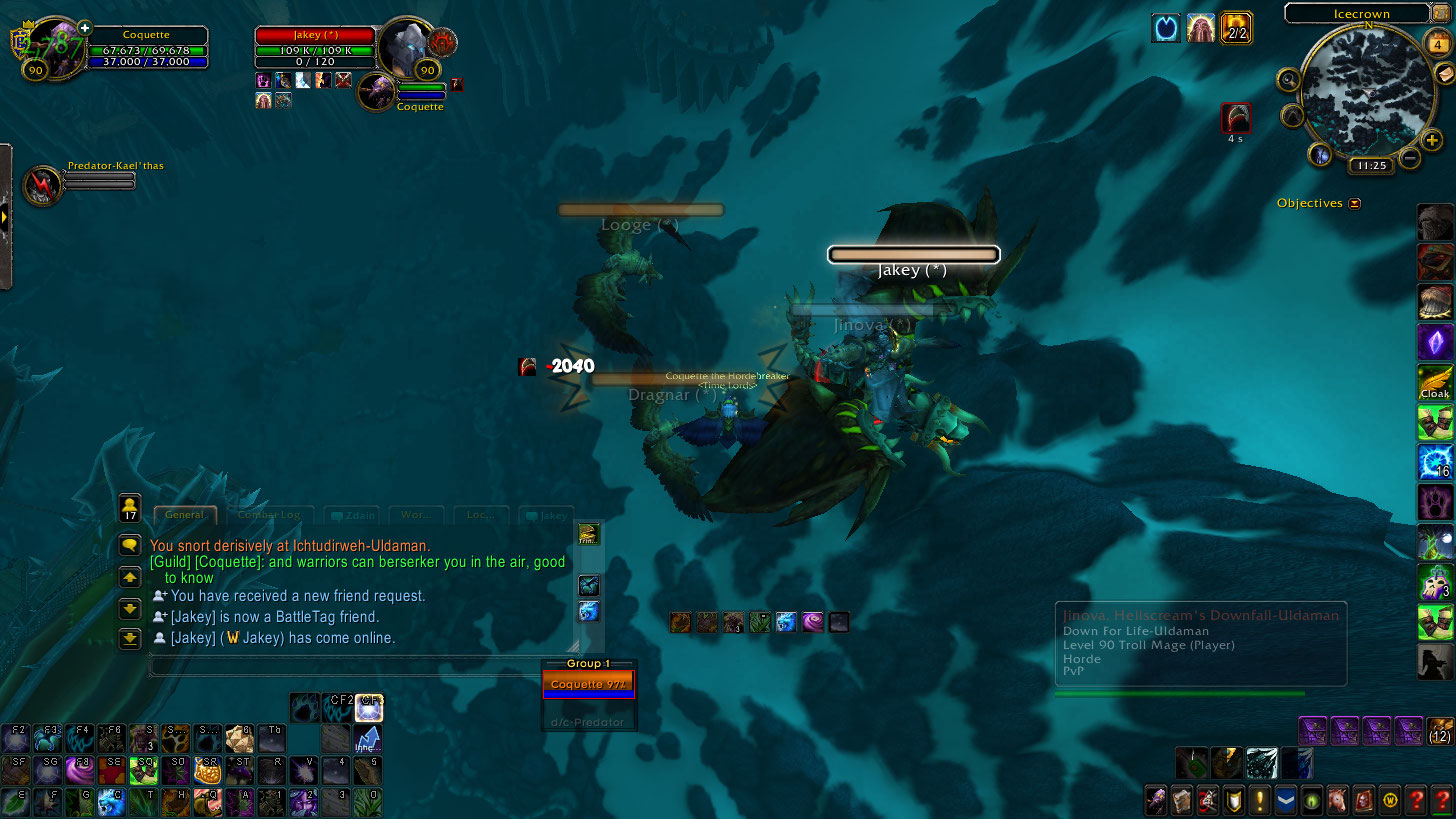Use the Cloak ability on the side bar

click(1435, 382)
